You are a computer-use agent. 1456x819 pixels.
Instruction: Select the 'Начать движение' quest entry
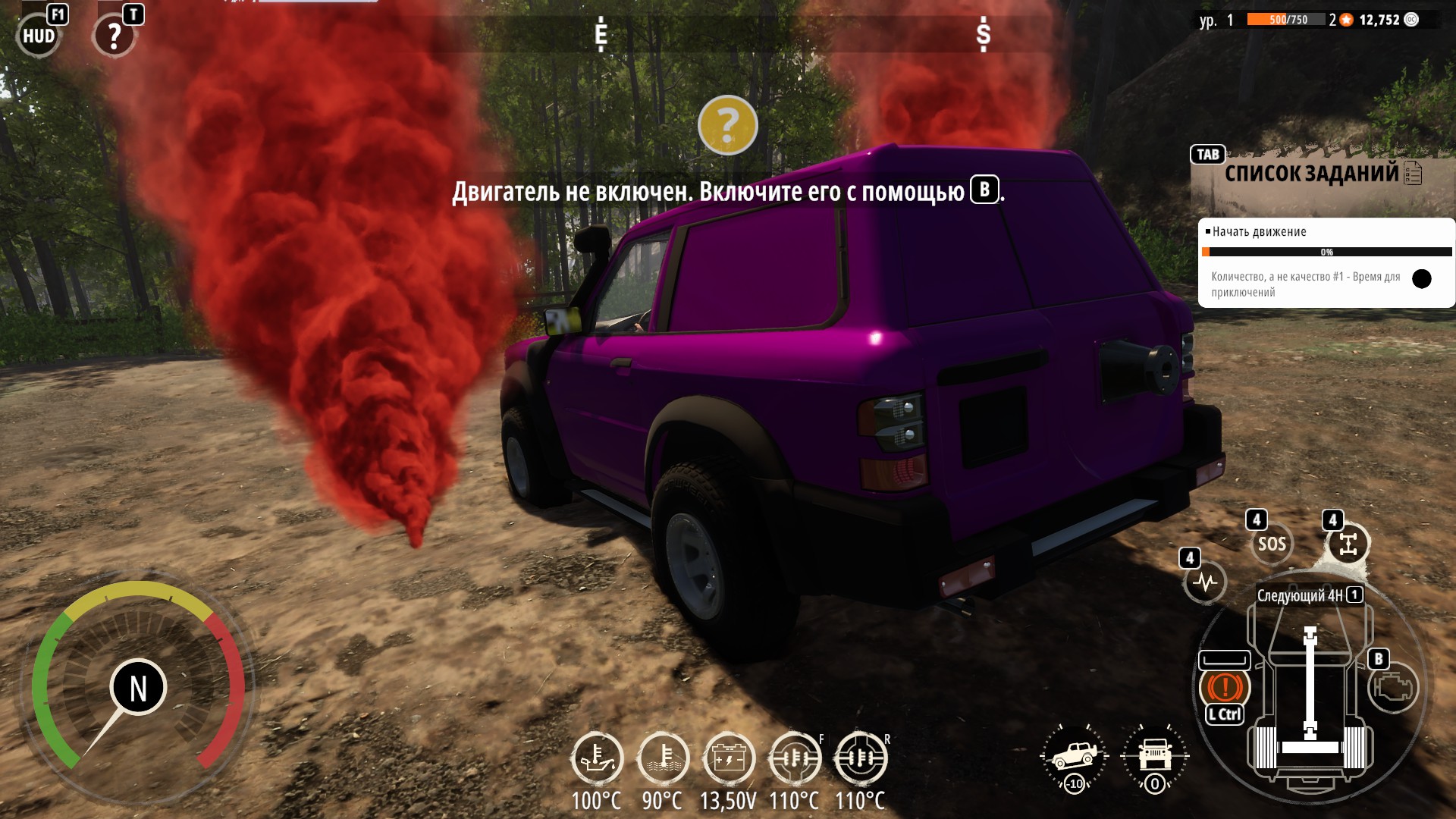1259,232
